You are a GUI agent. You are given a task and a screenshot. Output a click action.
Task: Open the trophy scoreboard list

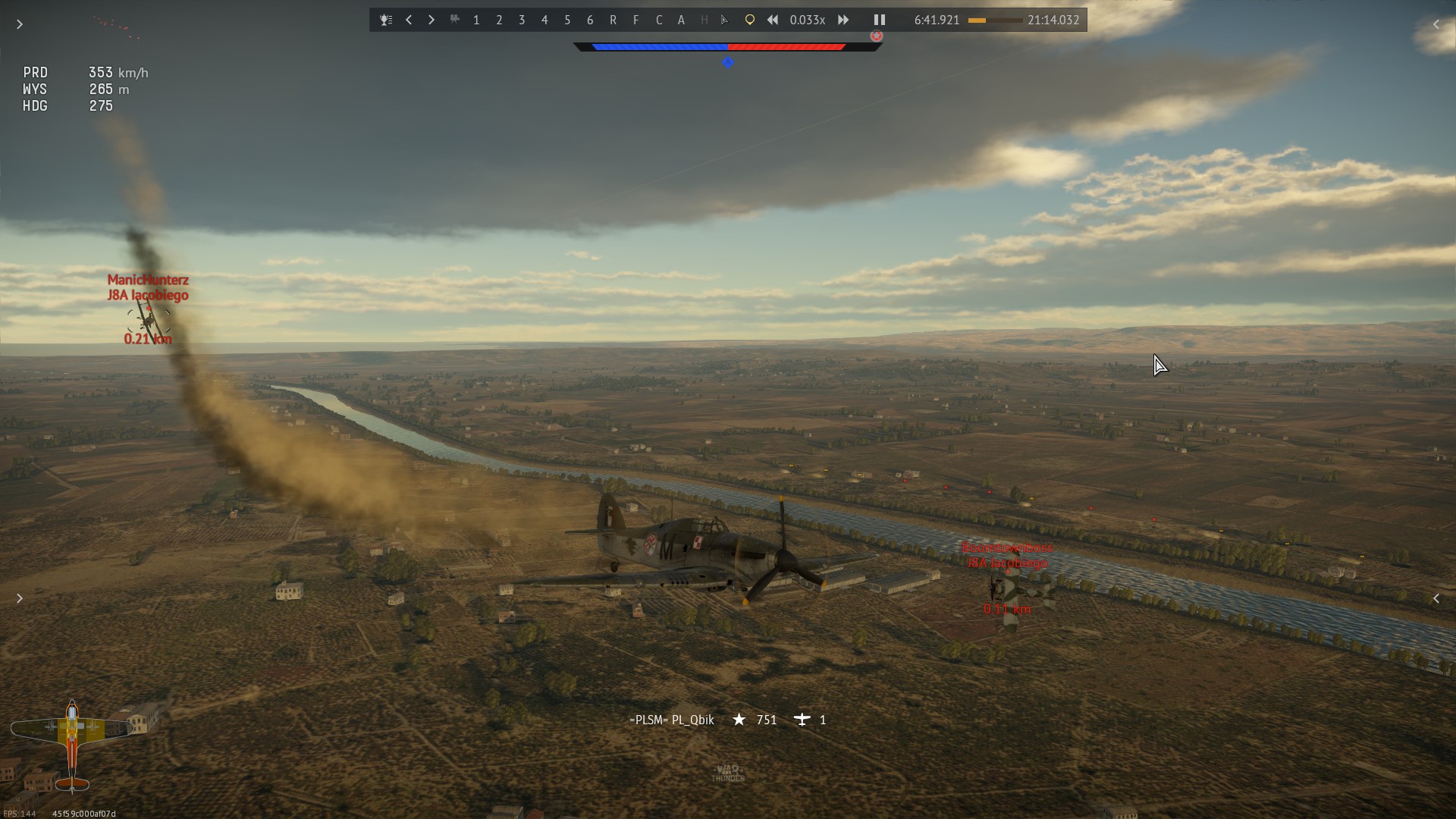click(x=386, y=20)
